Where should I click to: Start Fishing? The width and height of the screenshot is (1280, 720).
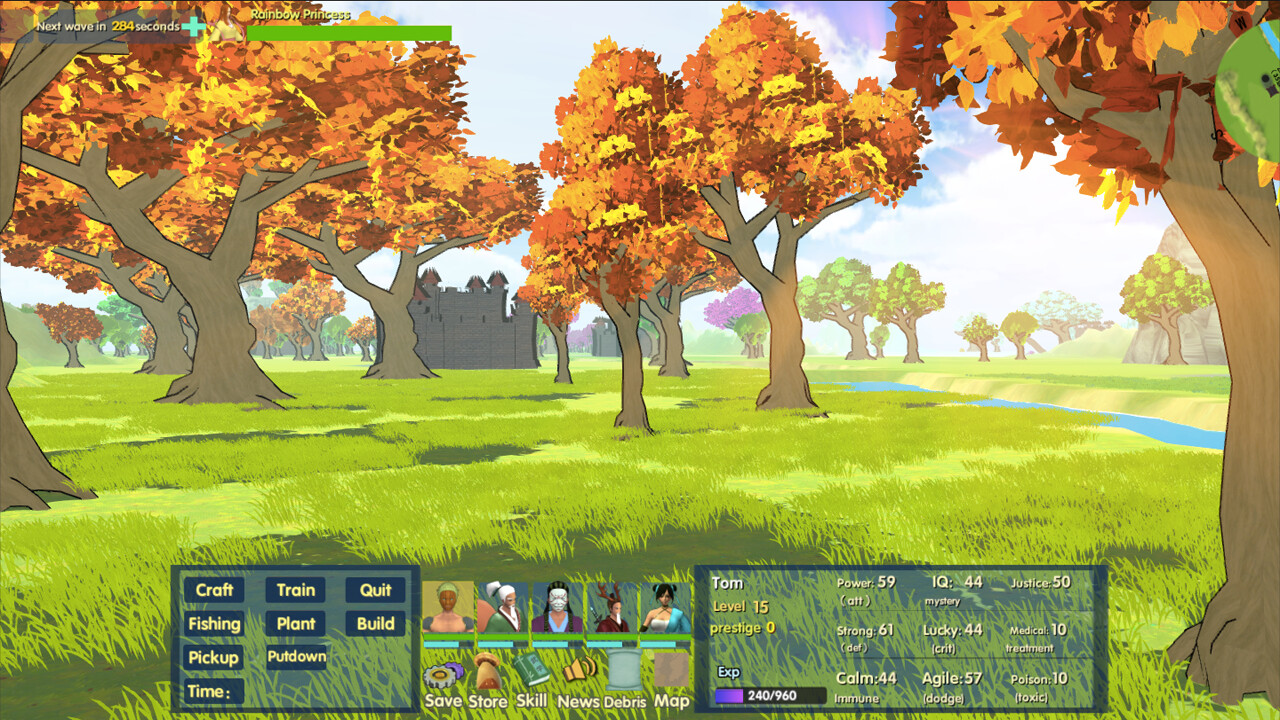click(214, 623)
